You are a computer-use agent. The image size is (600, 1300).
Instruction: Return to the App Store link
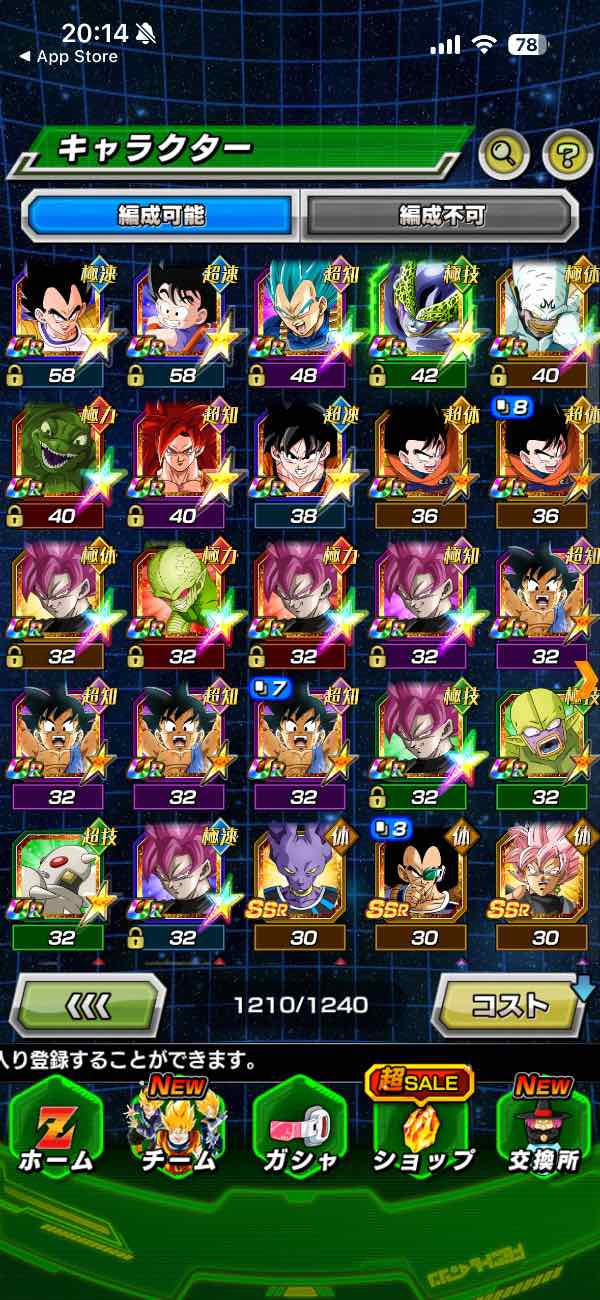(68, 57)
